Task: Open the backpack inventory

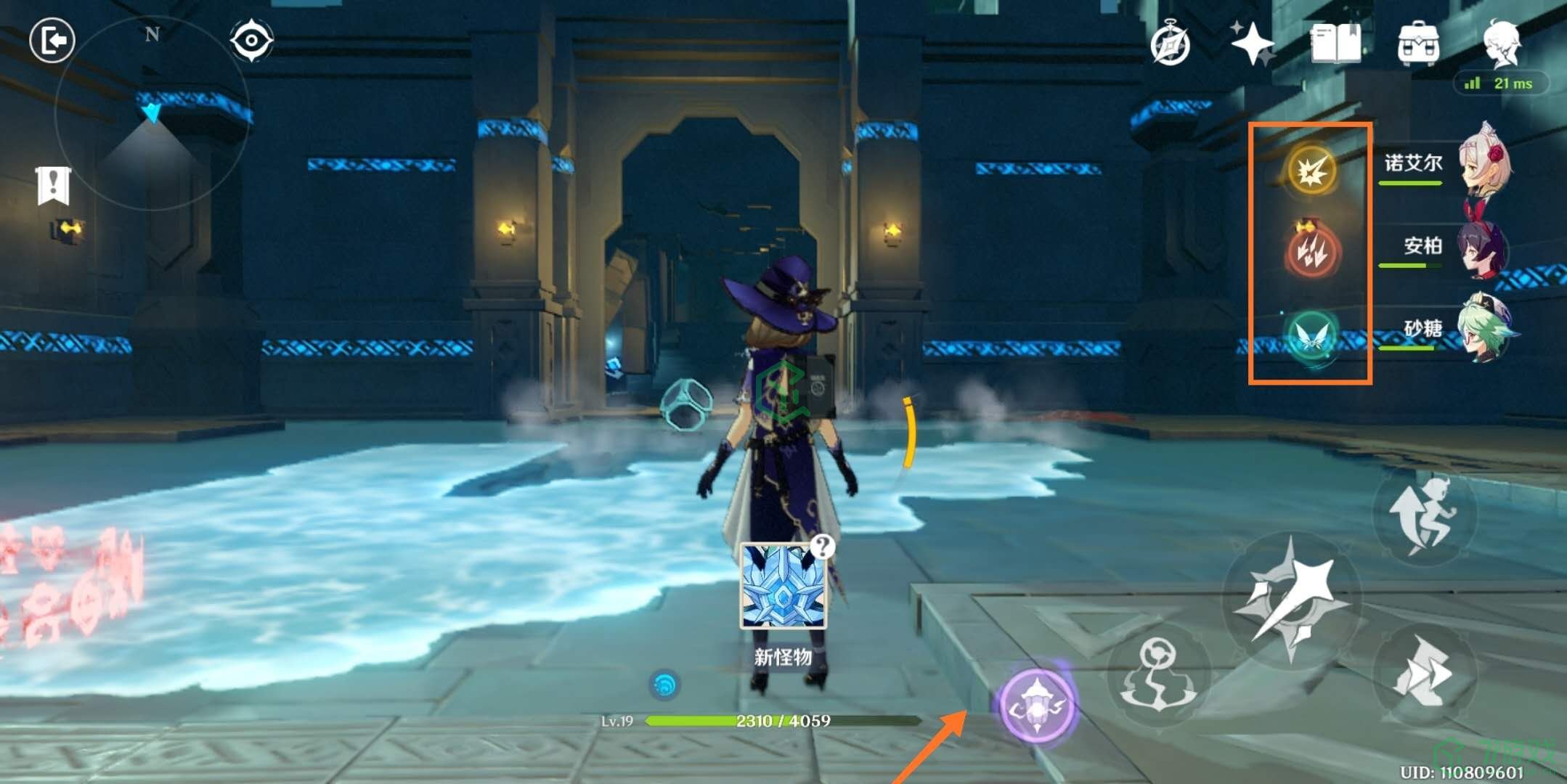Action: (1417, 44)
